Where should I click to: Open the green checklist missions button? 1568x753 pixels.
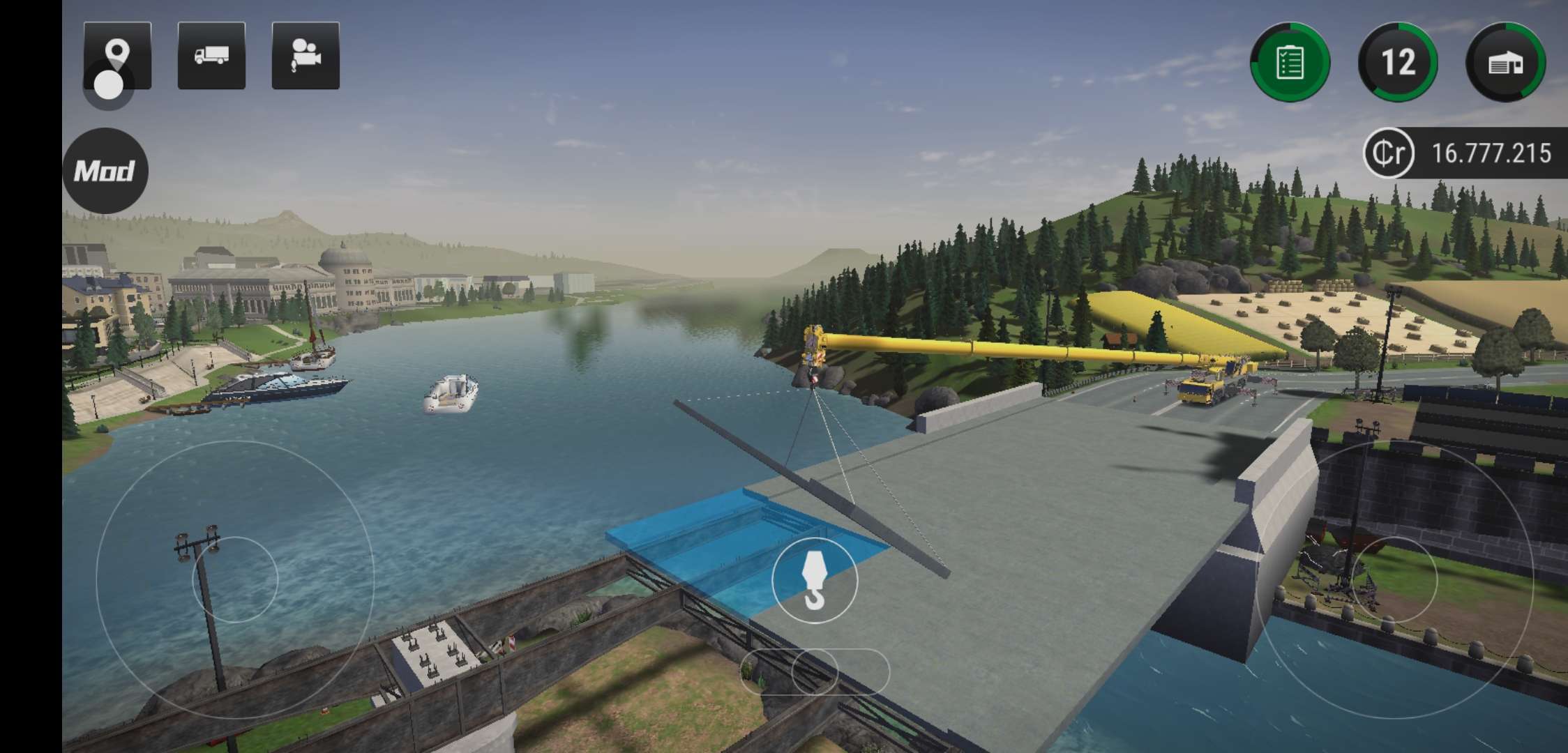tap(1290, 62)
